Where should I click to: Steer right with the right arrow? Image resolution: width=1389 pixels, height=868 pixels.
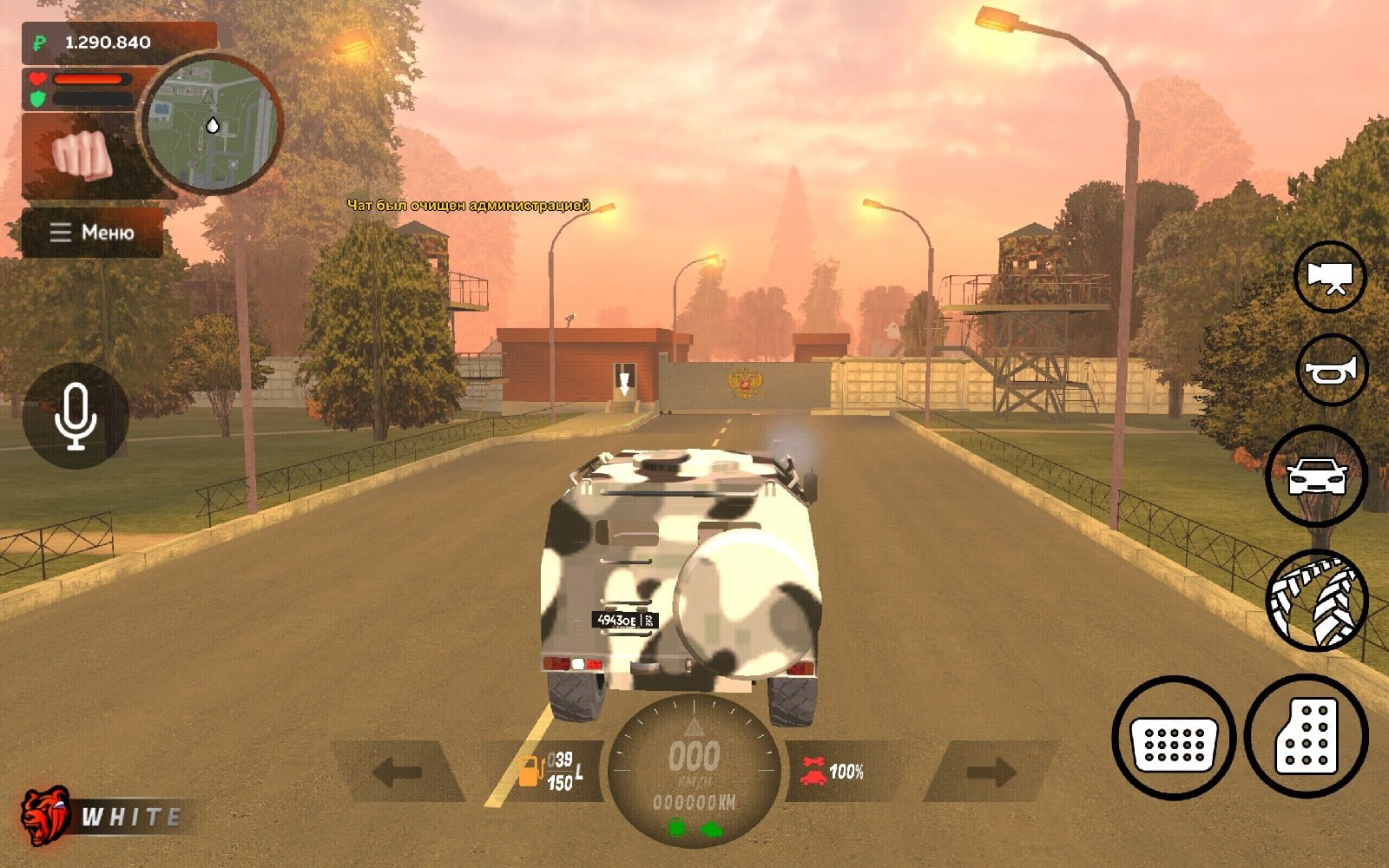(991, 771)
